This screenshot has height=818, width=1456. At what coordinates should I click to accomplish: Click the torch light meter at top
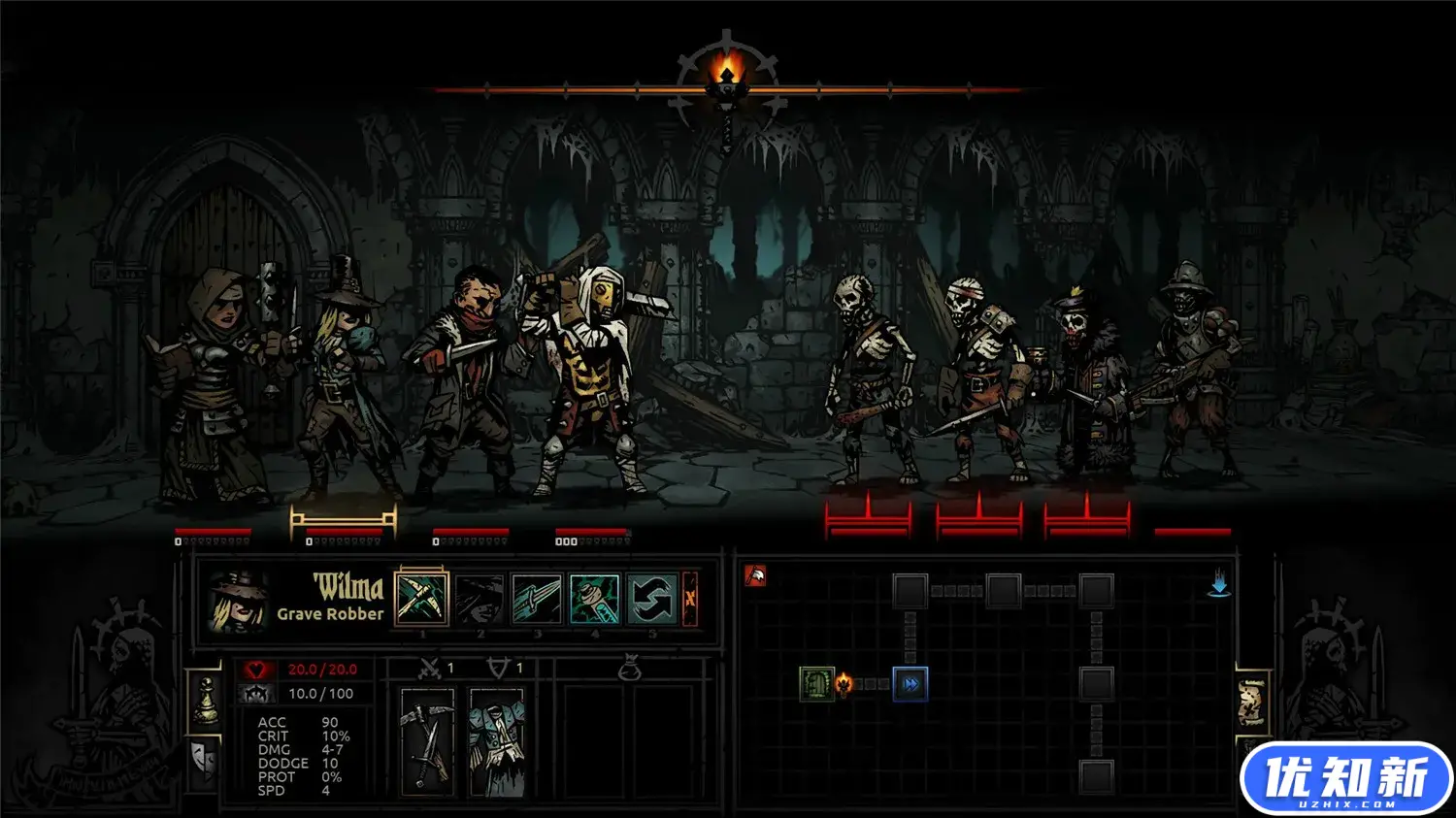[727, 74]
